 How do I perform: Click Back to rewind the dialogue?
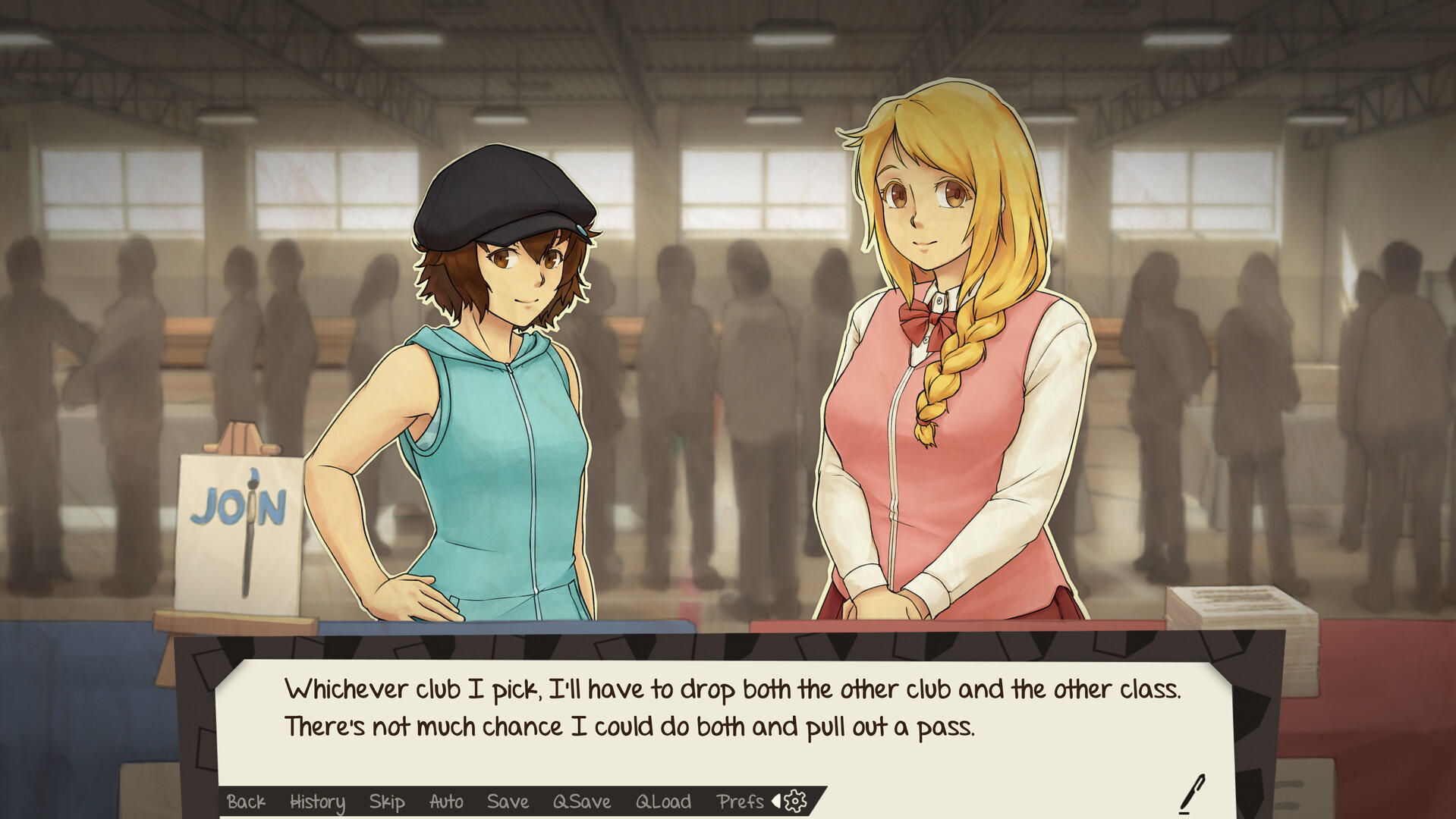(x=246, y=802)
